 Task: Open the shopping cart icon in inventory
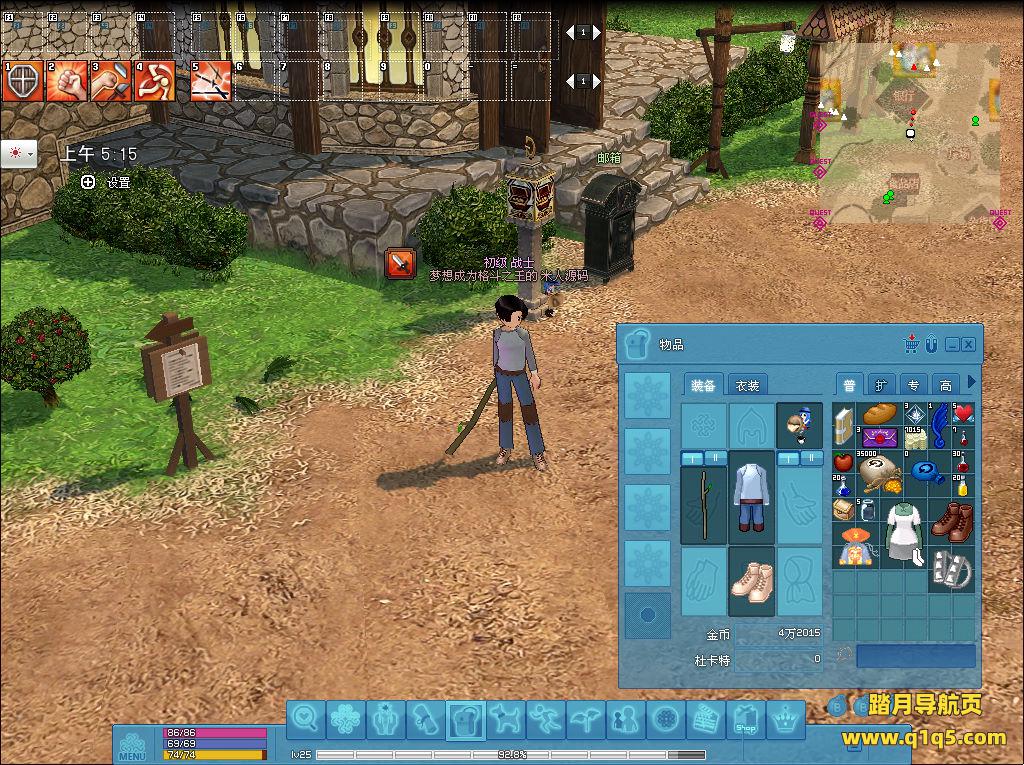[912, 344]
